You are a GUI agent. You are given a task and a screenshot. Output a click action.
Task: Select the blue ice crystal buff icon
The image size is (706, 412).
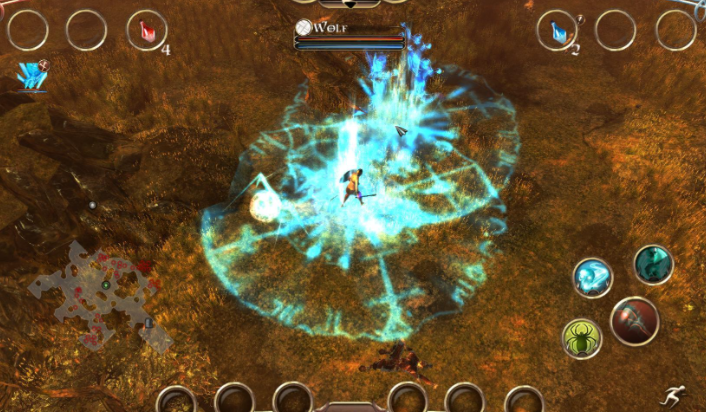[x=33, y=75]
